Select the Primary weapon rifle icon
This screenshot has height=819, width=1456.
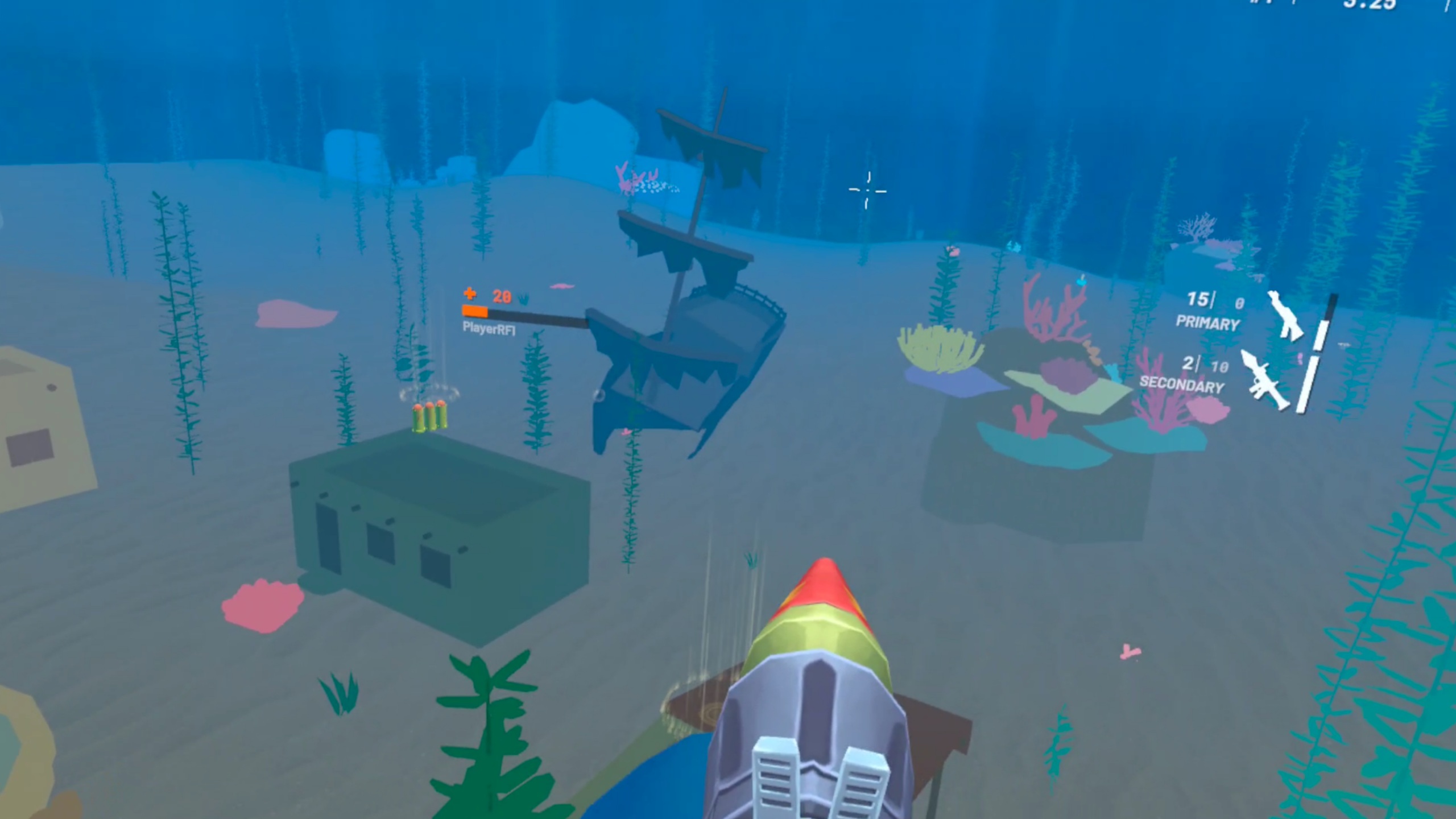click(1285, 316)
